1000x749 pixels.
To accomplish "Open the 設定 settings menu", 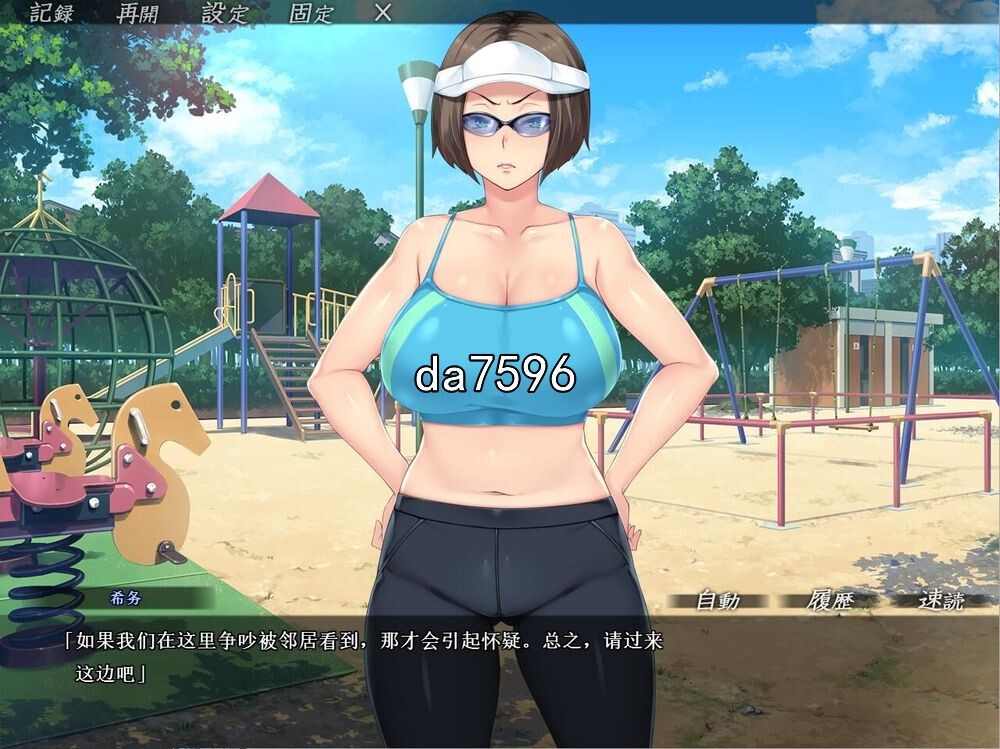I will coord(224,13).
